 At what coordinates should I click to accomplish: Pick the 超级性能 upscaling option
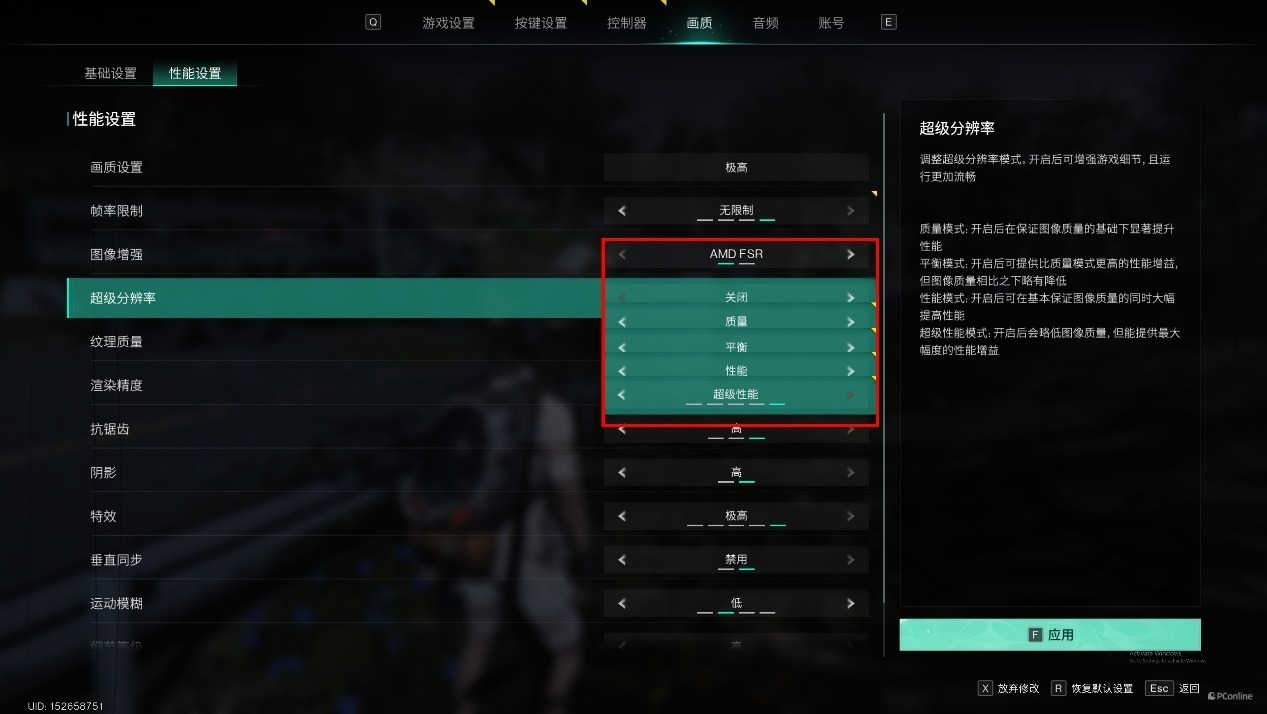click(x=736, y=395)
